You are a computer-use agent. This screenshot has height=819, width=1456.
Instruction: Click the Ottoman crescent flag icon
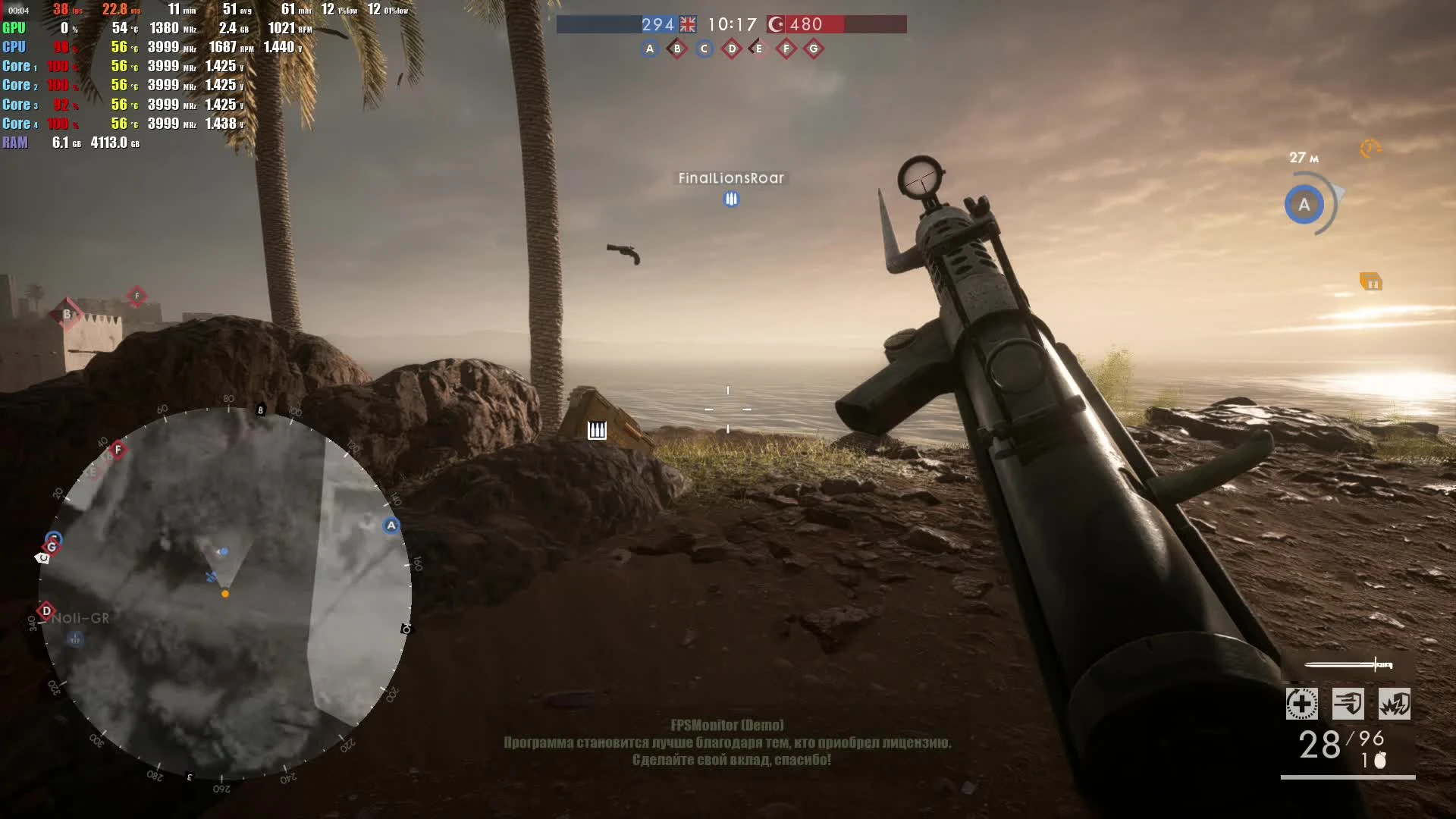tap(774, 25)
